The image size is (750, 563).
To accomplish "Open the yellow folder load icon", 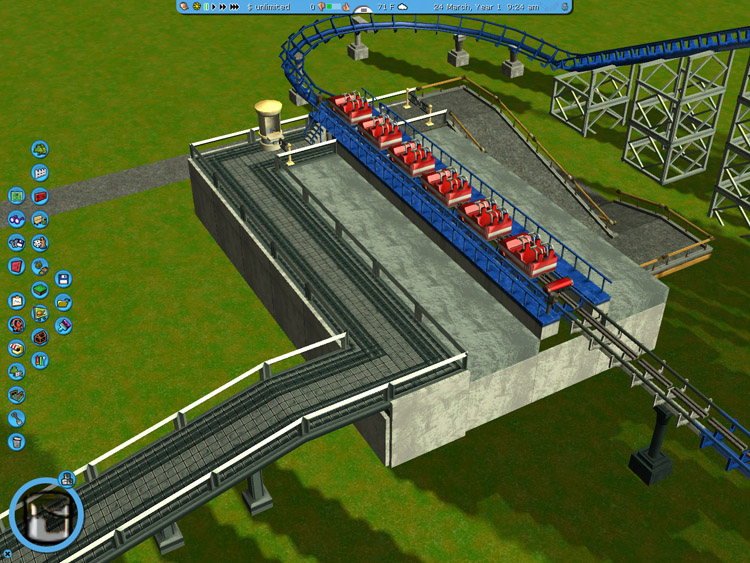I will click(x=63, y=302).
